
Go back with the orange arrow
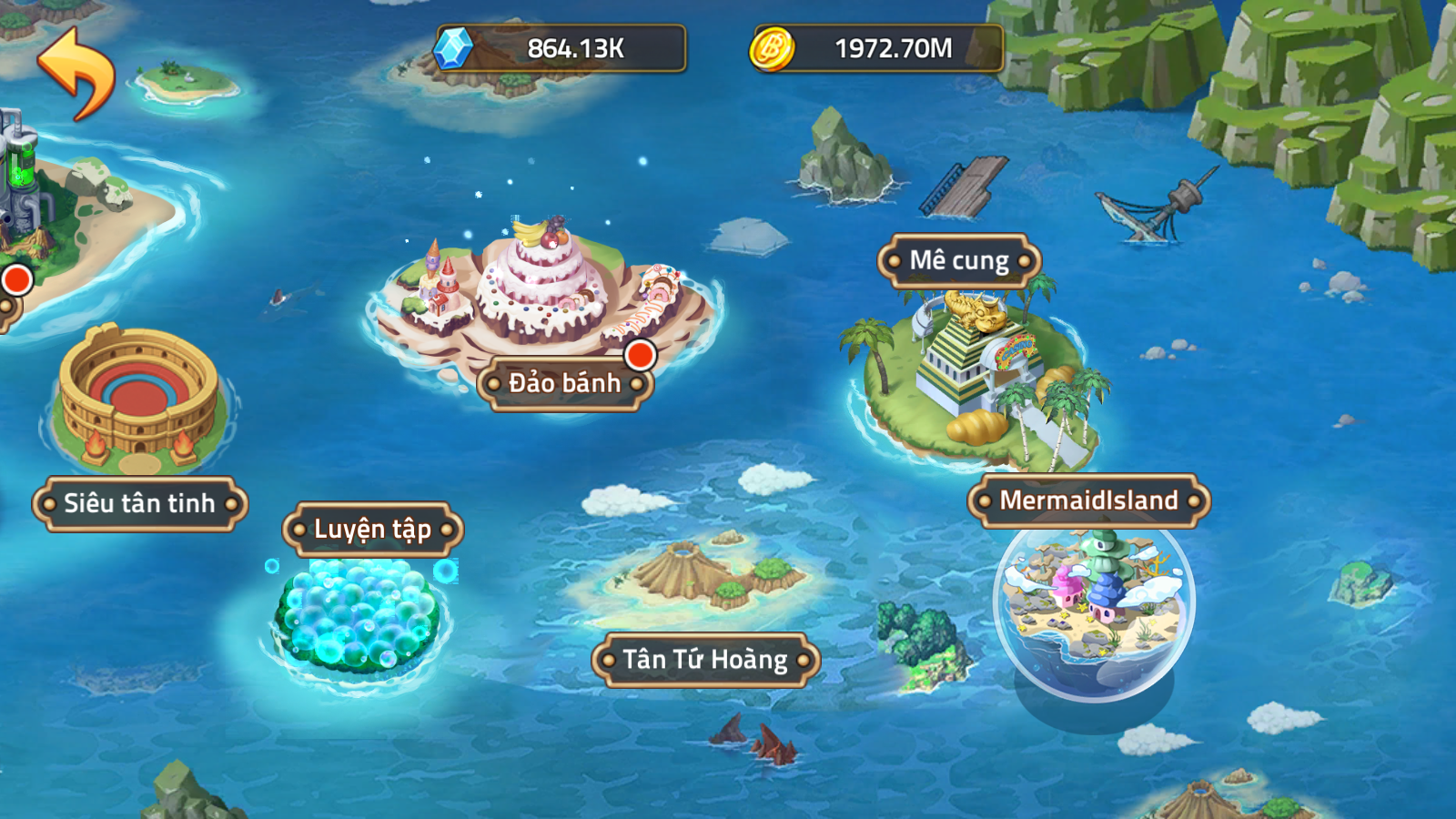[76, 73]
